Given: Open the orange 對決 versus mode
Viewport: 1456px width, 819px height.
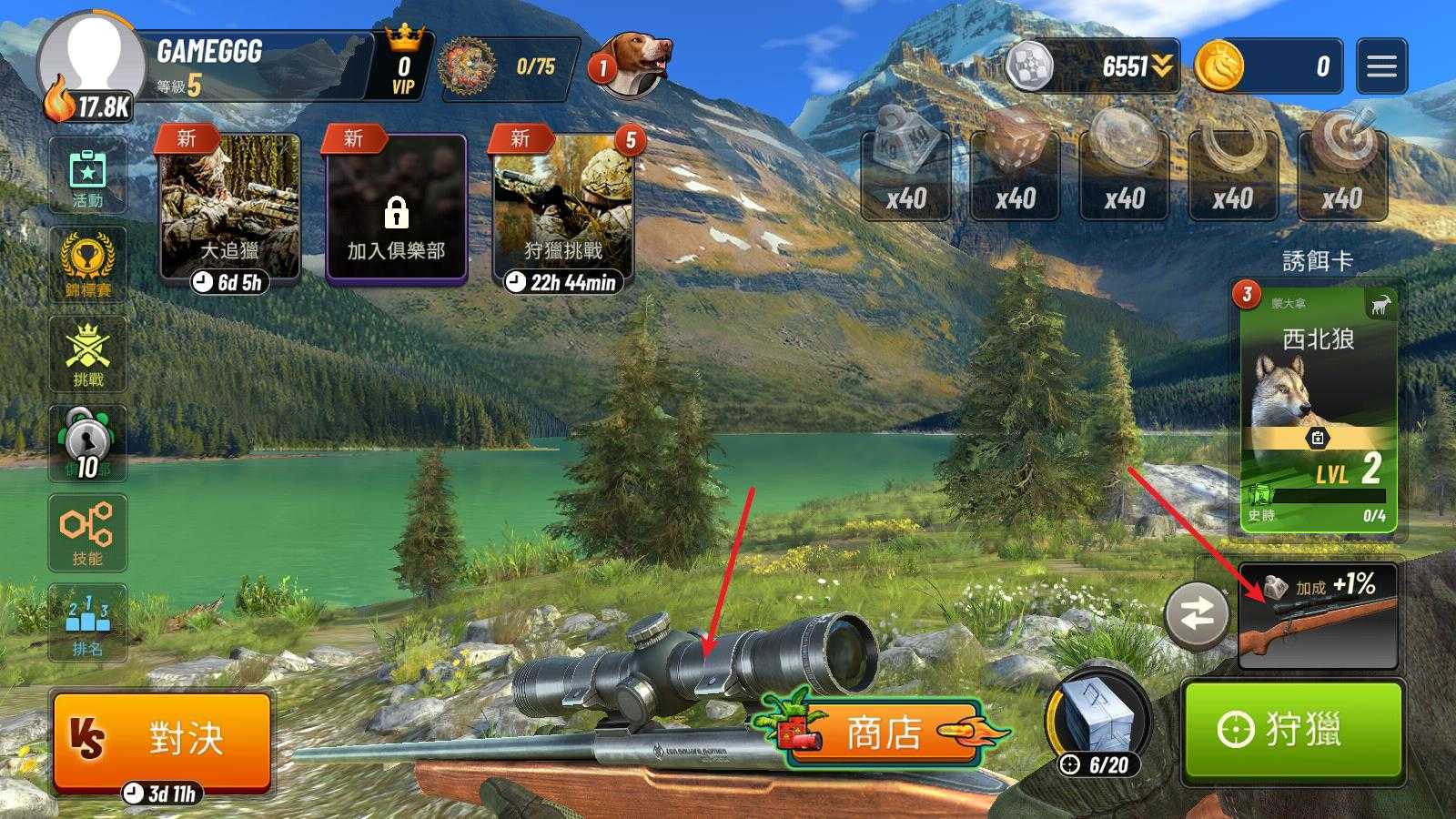Looking at the screenshot, I should tap(162, 739).
